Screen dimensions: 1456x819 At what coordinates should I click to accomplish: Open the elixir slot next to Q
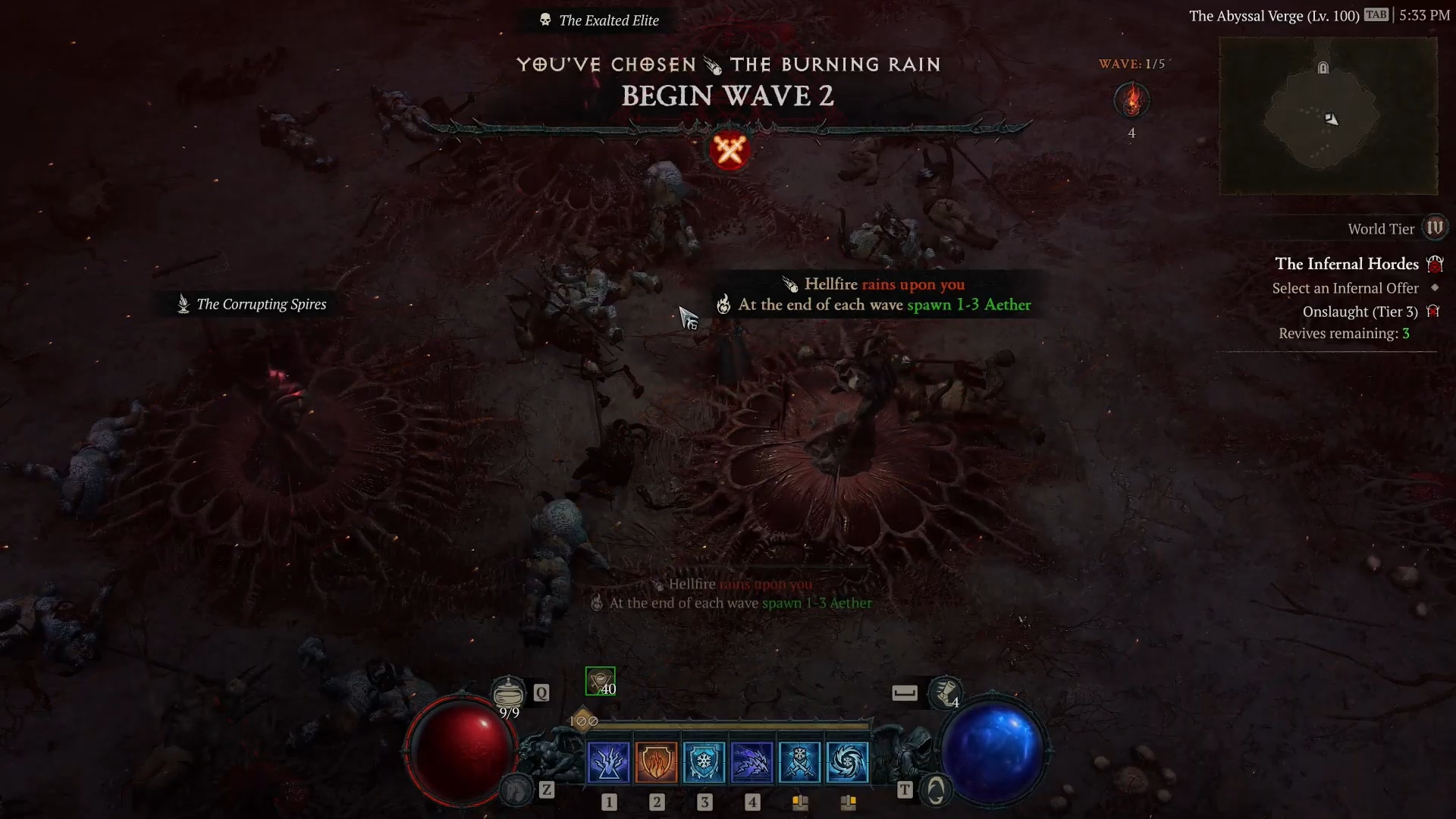(x=509, y=692)
